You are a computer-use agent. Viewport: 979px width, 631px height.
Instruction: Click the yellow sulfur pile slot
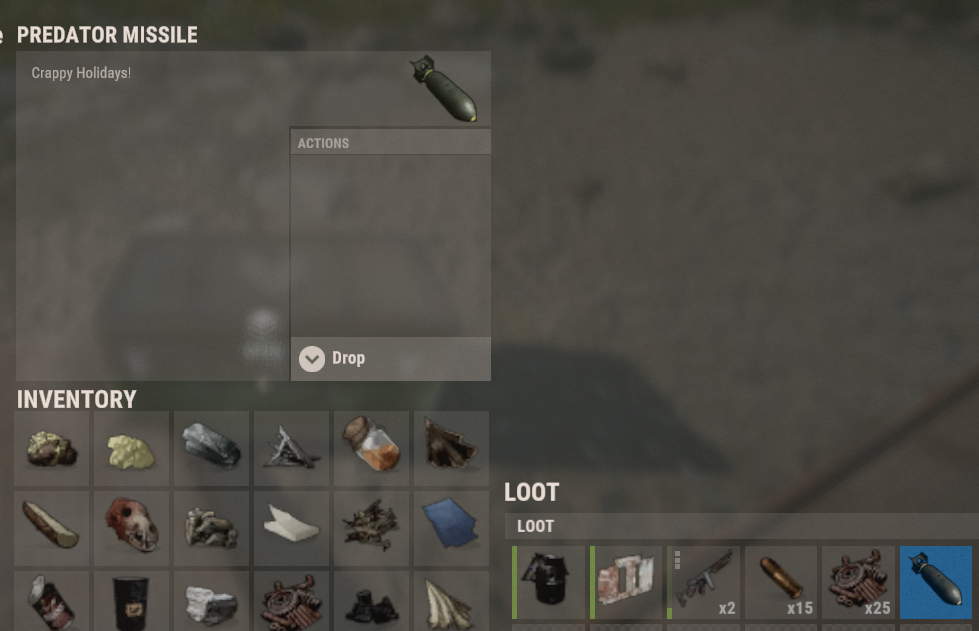pyautogui.click(x=132, y=449)
